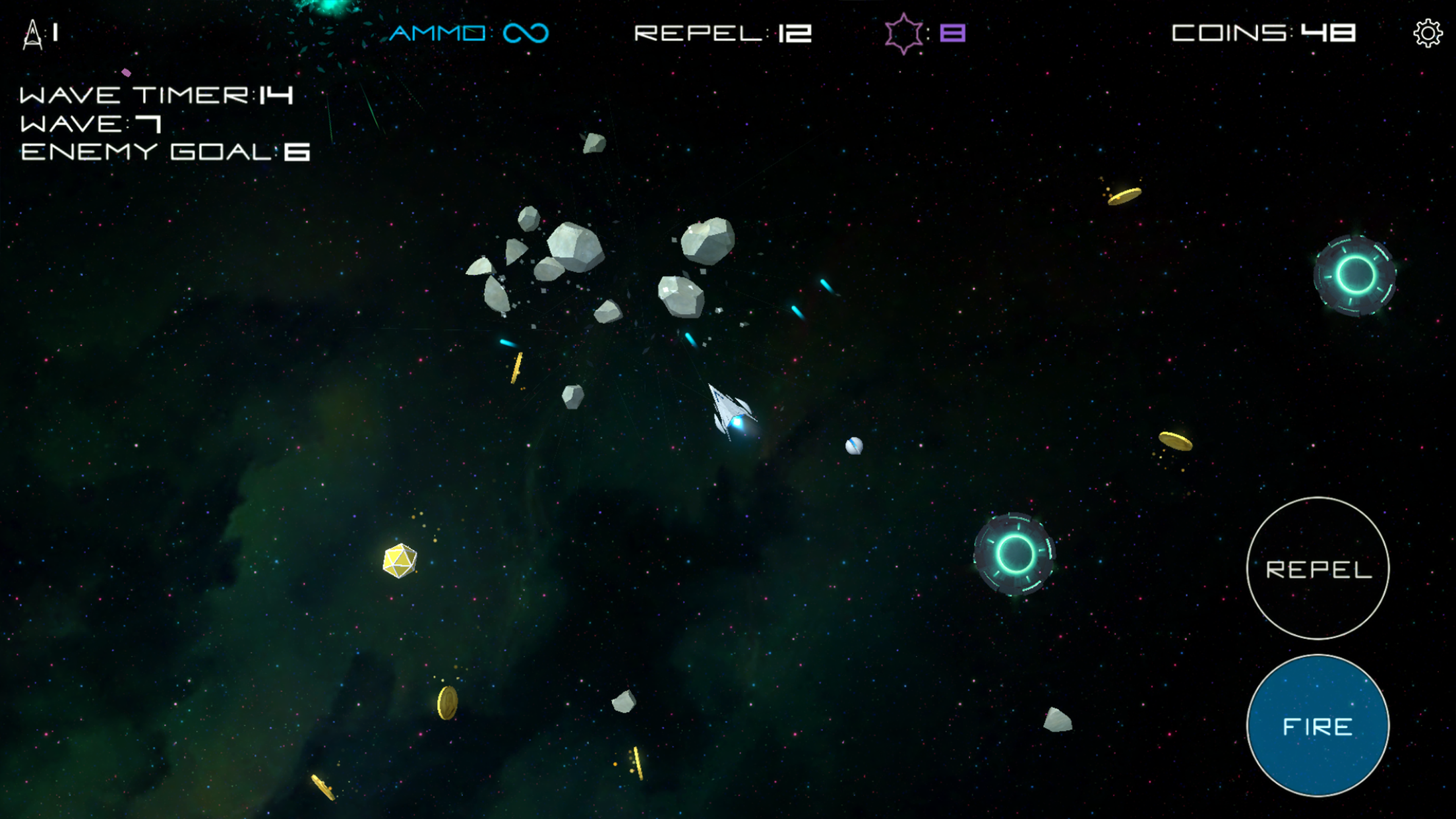Activate the REPEL button
Image resolution: width=1456 pixels, height=819 pixels.
pyautogui.click(x=1318, y=568)
